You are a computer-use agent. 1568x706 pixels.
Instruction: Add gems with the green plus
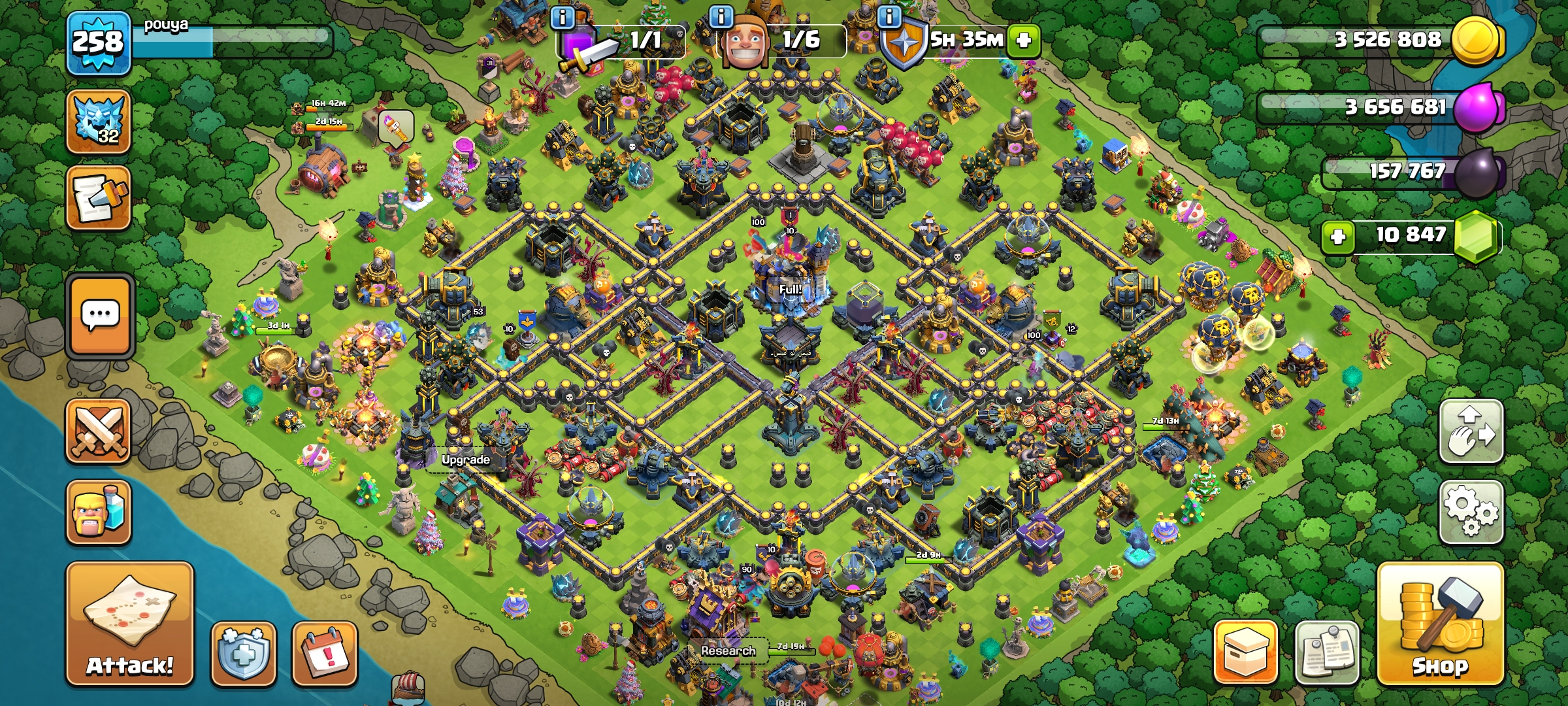(x=1337, y=236)
